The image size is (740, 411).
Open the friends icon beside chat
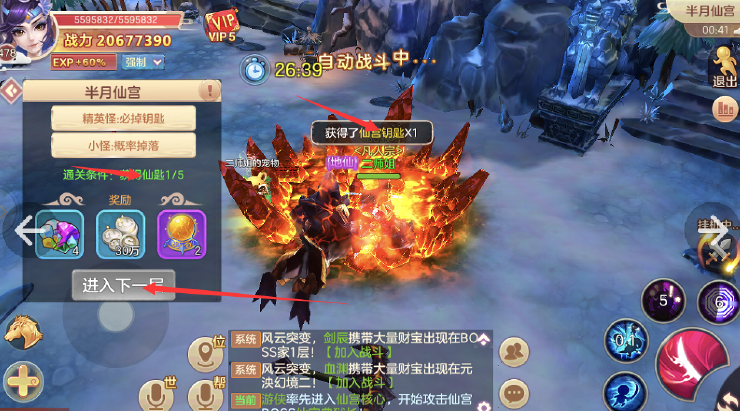[x=513, y=350]
